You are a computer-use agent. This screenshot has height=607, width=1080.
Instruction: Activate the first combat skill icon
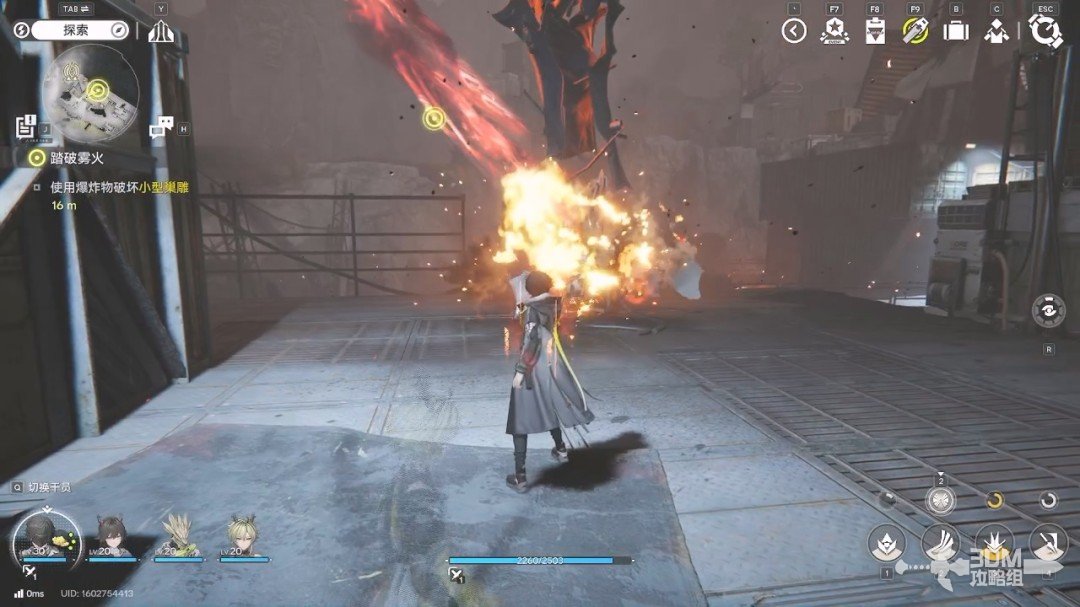pyautogui.click(x=886, y=543)
